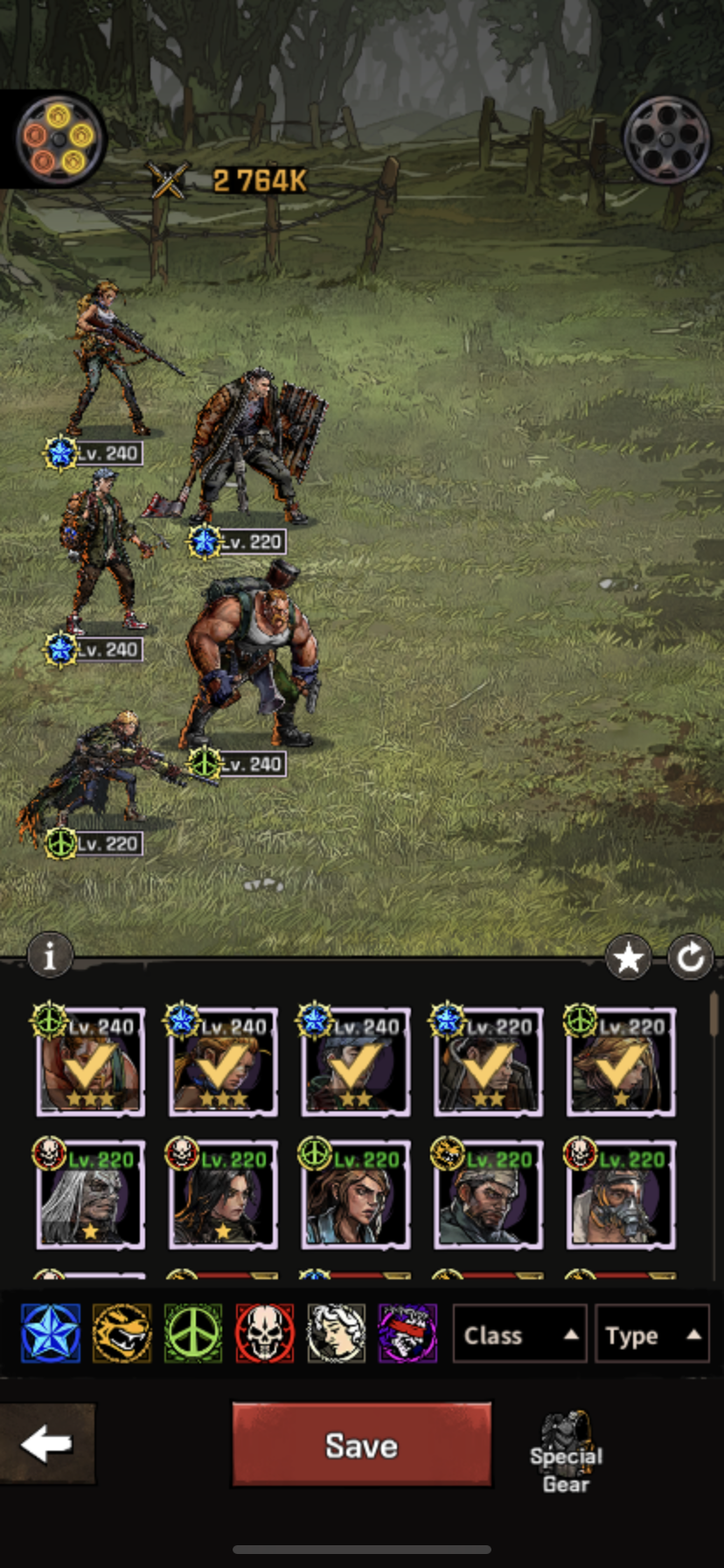724x1568 pixels.
Task: Filter heroes by green peace-sign faction
Action: [193, 1333]
